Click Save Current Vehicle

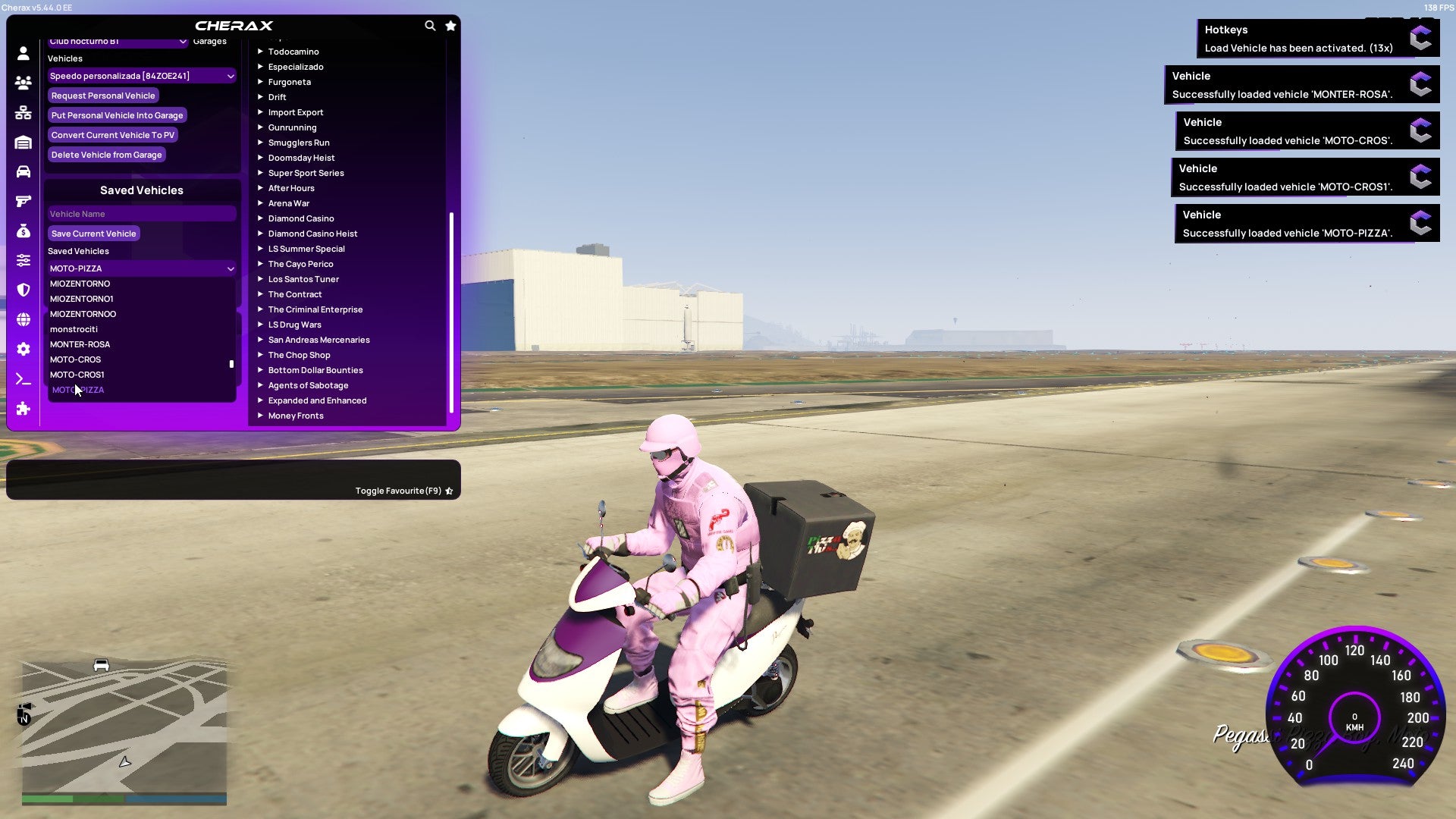point(93,234)
